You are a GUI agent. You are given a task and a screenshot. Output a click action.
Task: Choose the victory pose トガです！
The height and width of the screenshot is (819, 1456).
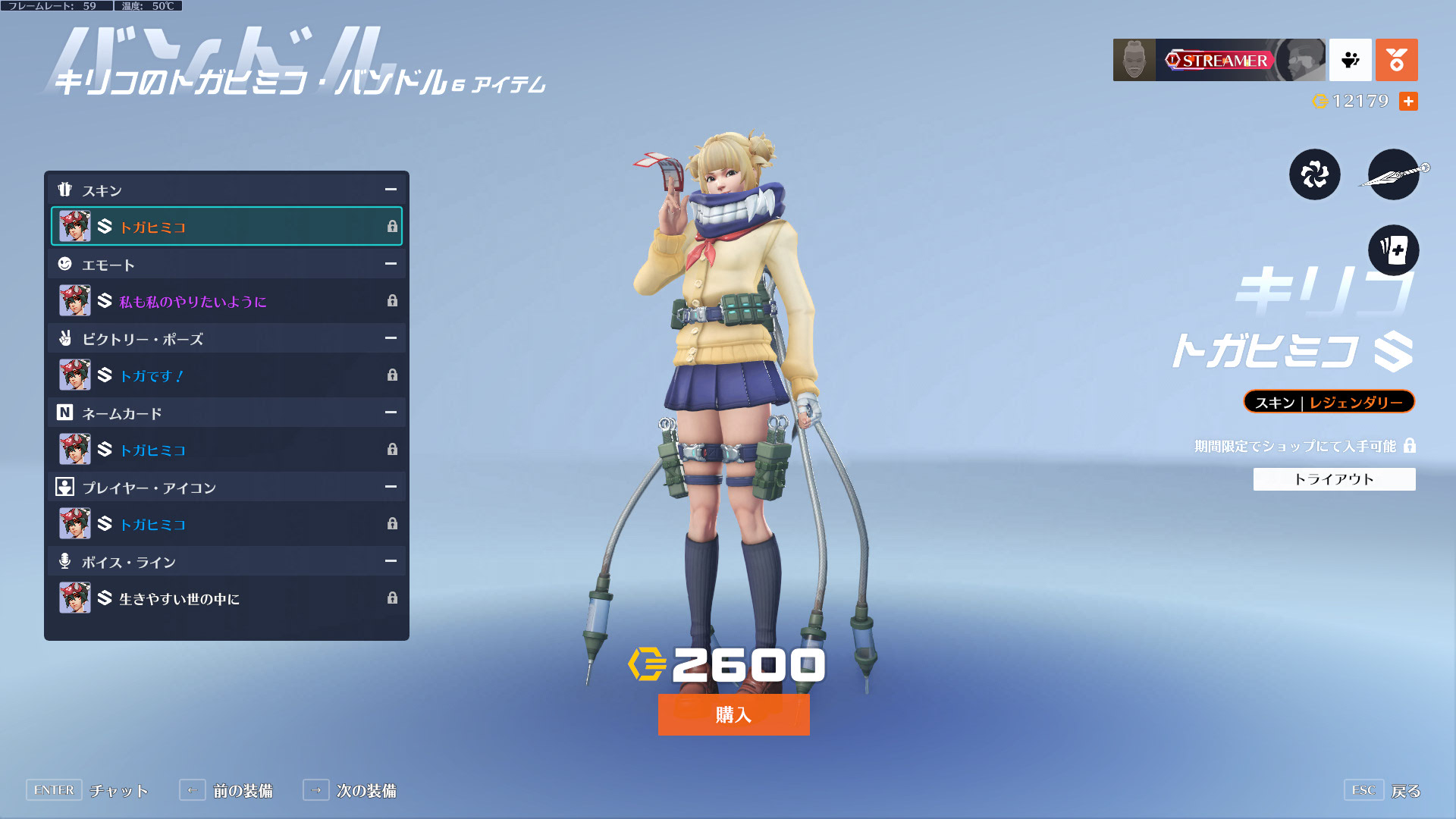pyautogui.click(x=227, y=375)
